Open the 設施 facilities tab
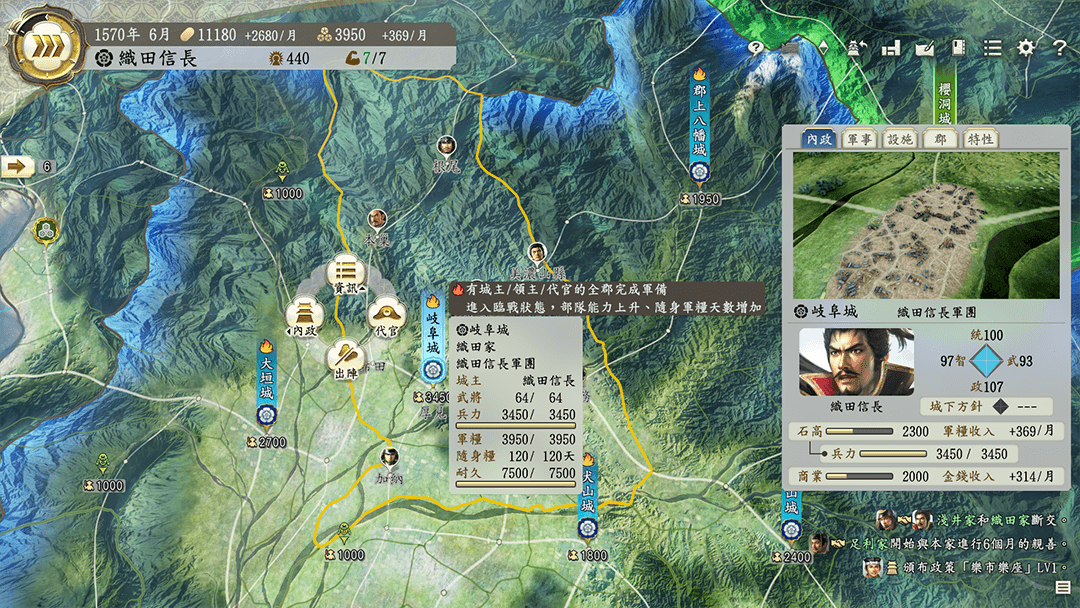Viewport: 1080px width, 608px height. [x=899, y=139]
